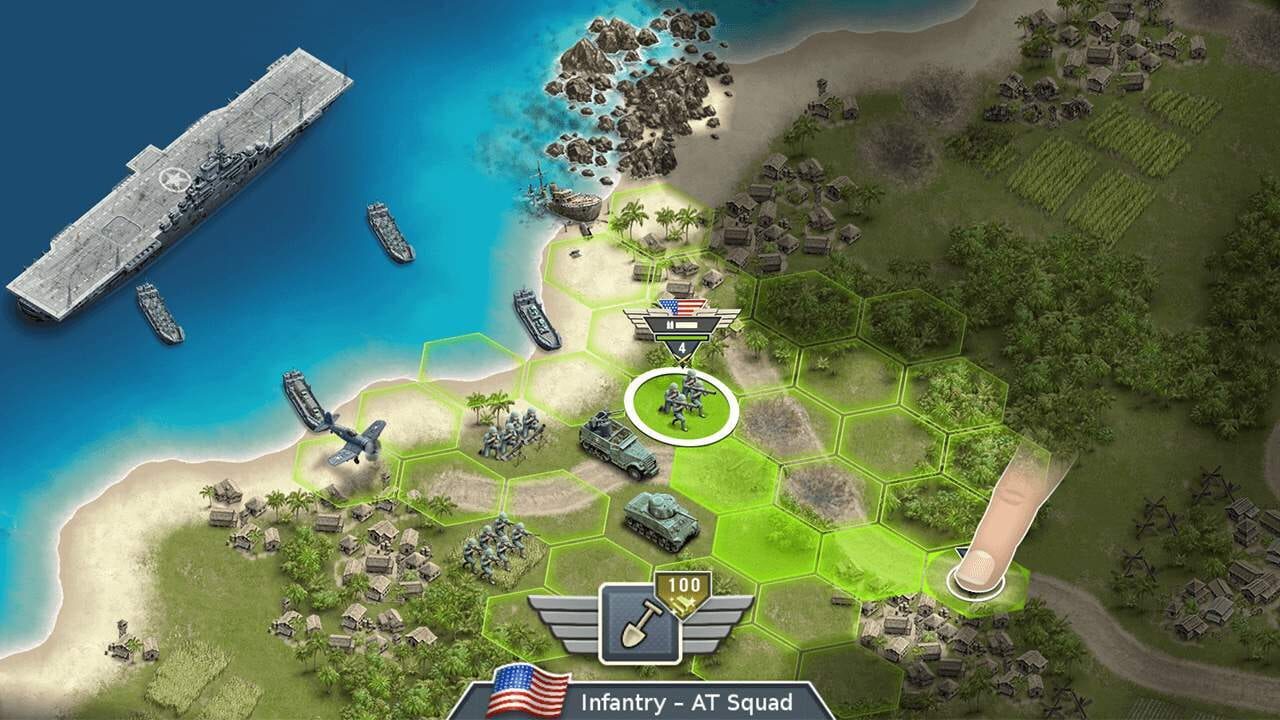Click the green health bar on the banner

[683, 338]
